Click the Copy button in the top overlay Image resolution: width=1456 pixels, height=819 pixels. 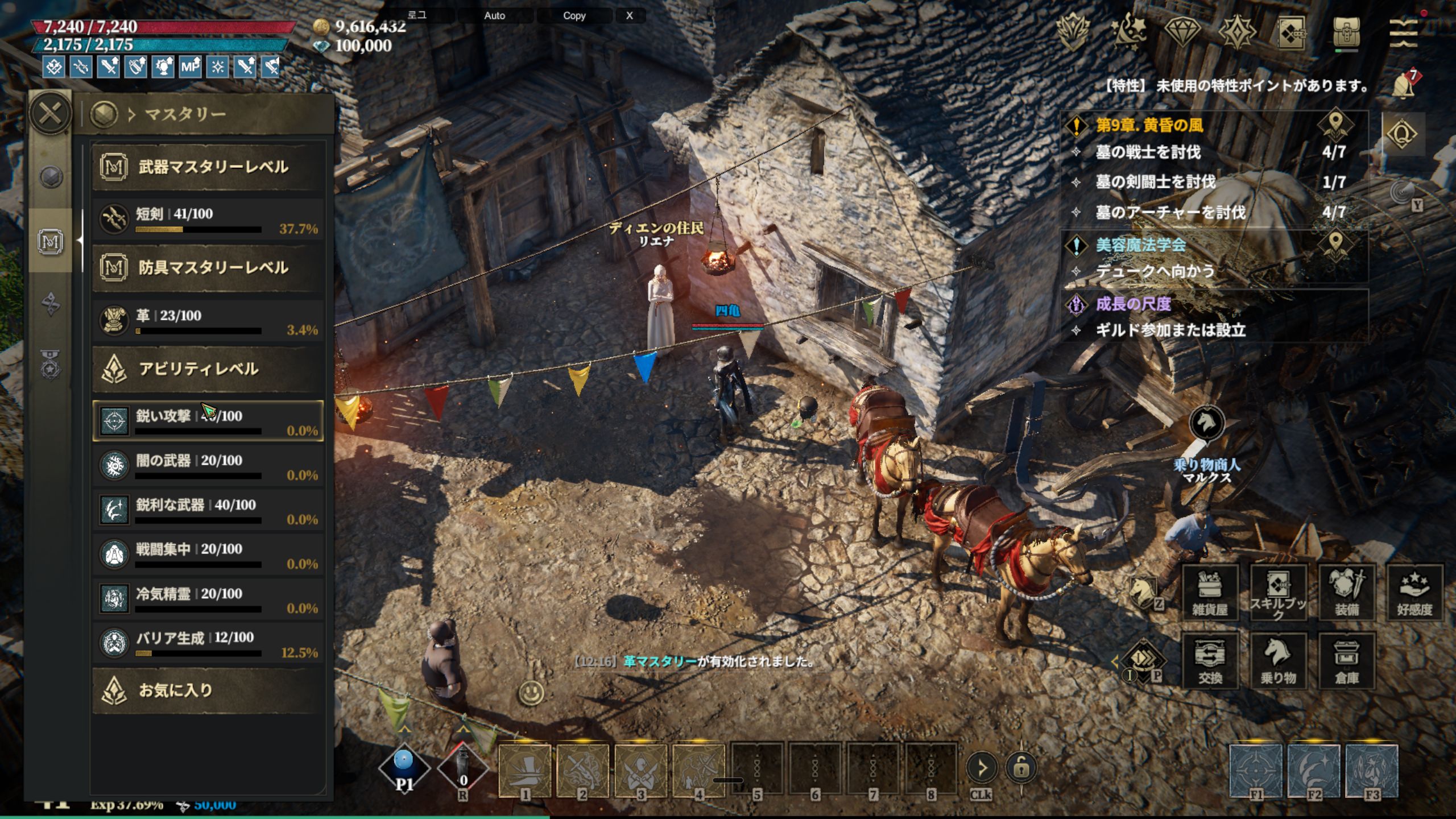click(x=574, y=16)
